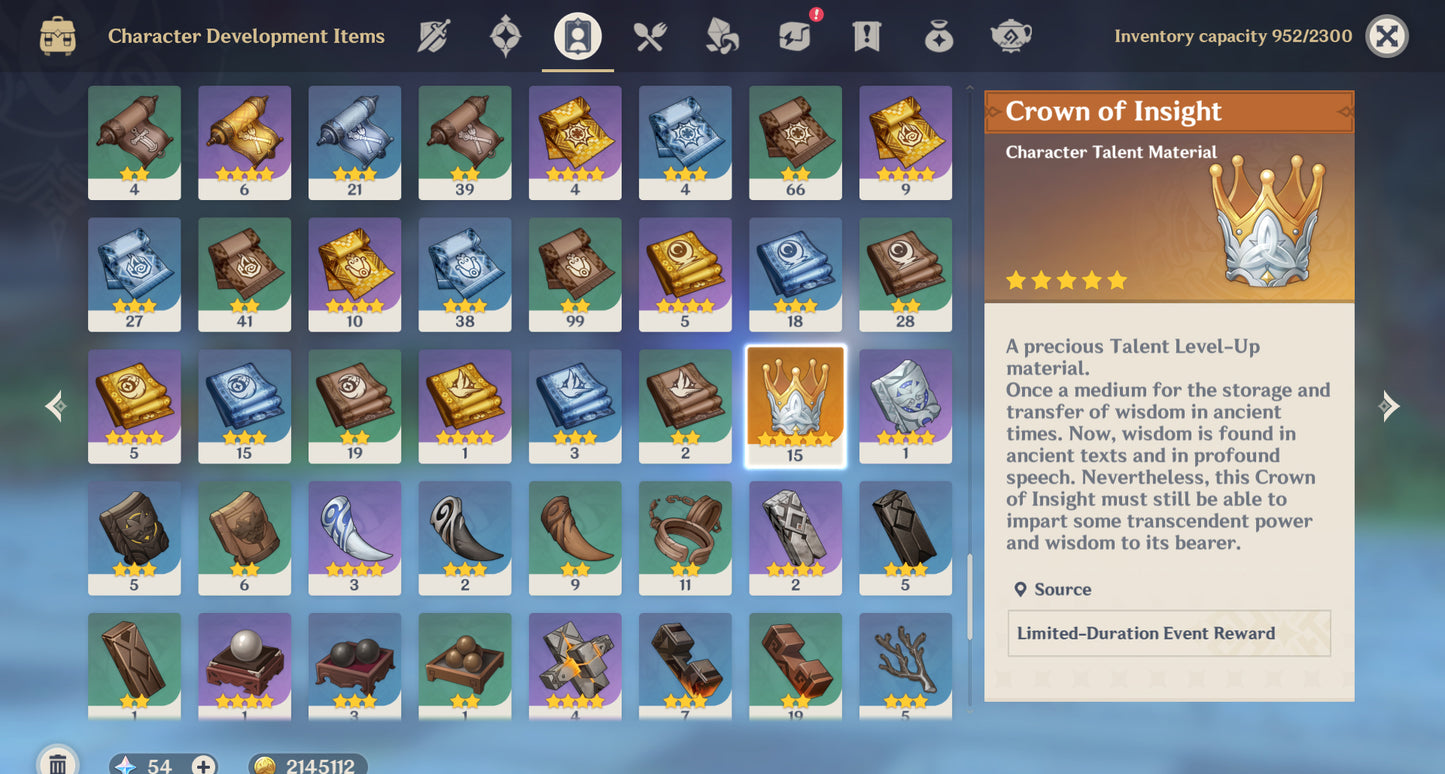
Task: Switch to the Materials tab
Action: click(x=722, y=37)
